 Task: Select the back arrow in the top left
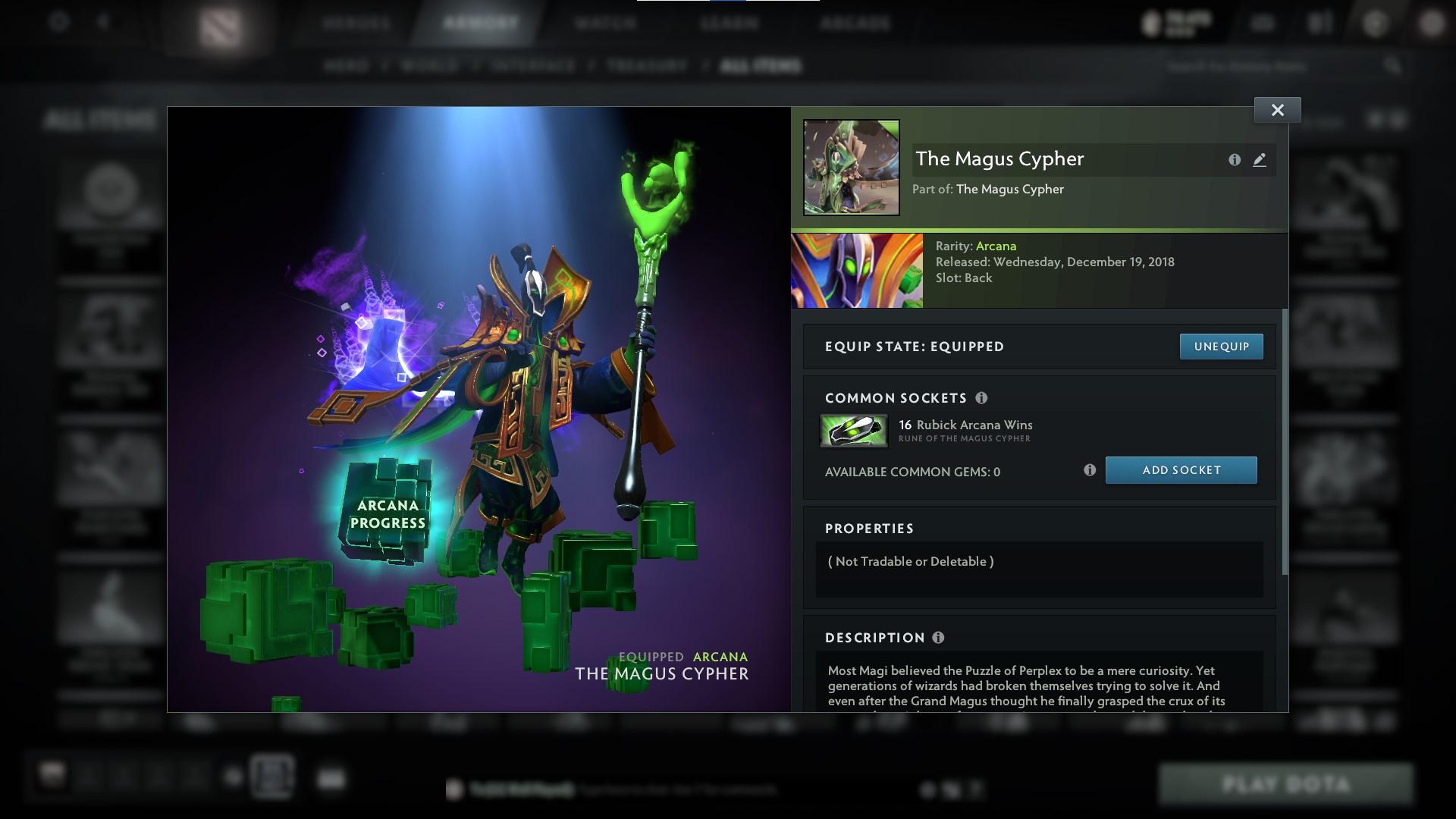pos(102,22)
